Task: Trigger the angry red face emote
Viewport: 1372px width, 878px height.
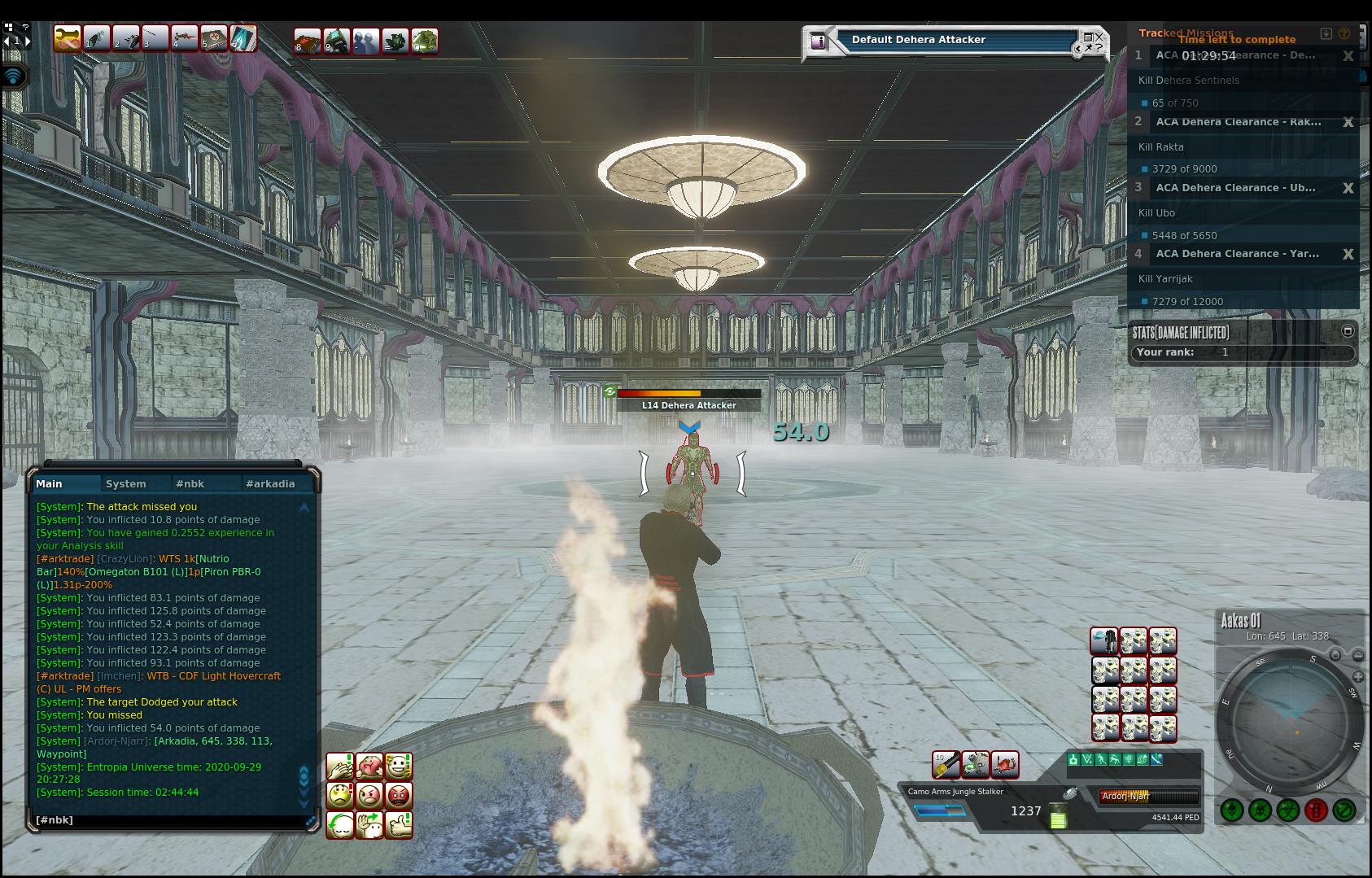Action: (399, 795)
